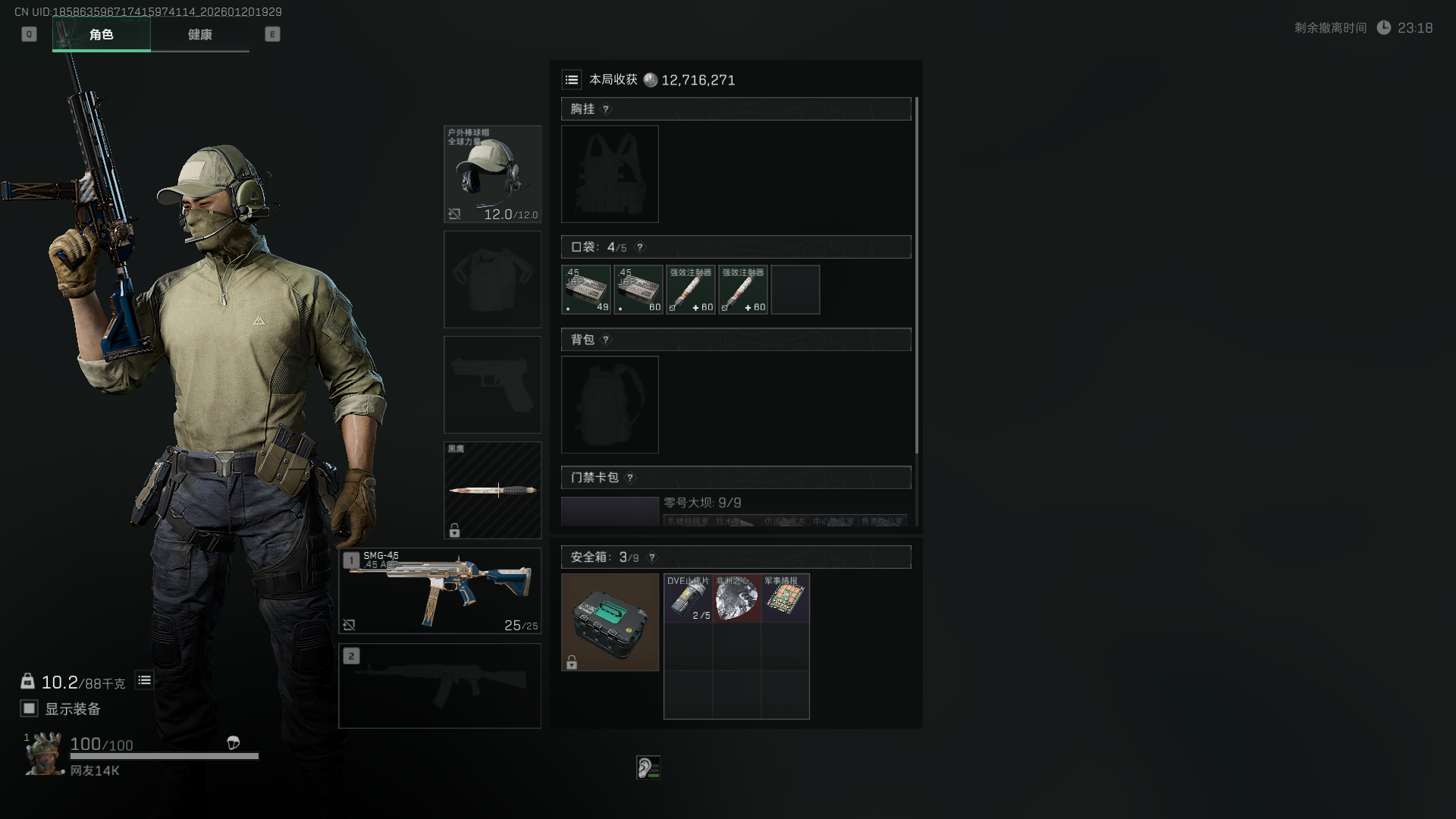Show help for 胸挂 section

click(606, 109)
